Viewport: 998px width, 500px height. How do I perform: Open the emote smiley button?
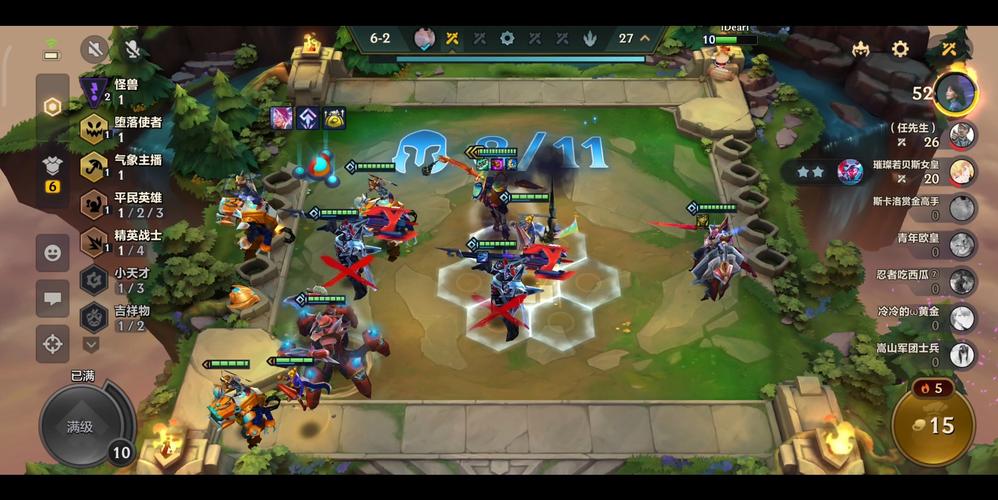53,252
